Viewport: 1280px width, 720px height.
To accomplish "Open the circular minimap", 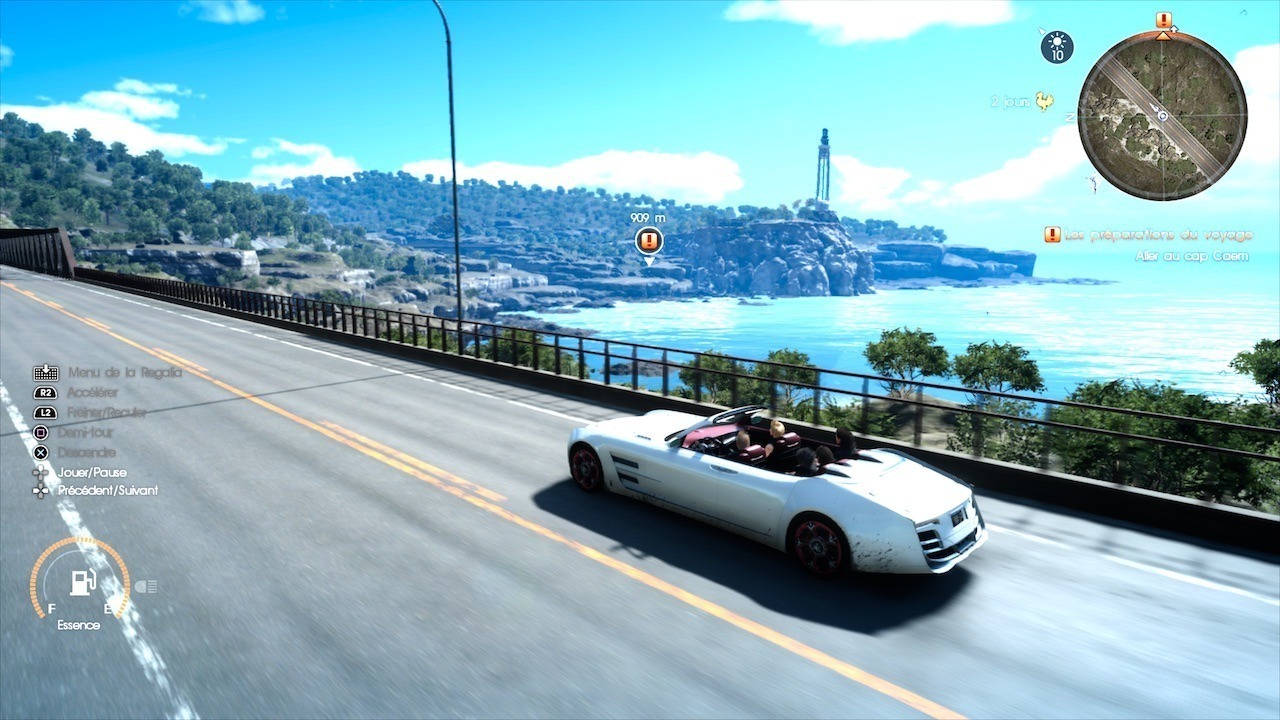I will [x=1162, y=116].
